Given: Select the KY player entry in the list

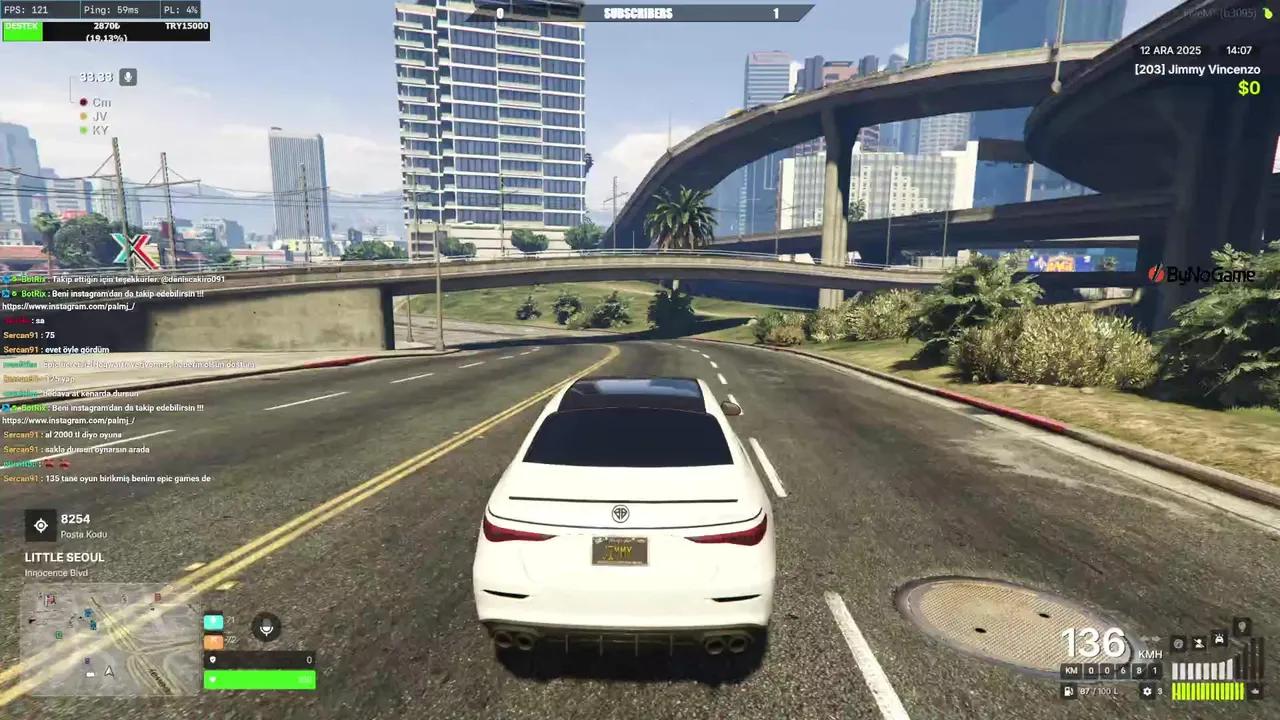Looking at the screenshot, I should pos(99,130).
